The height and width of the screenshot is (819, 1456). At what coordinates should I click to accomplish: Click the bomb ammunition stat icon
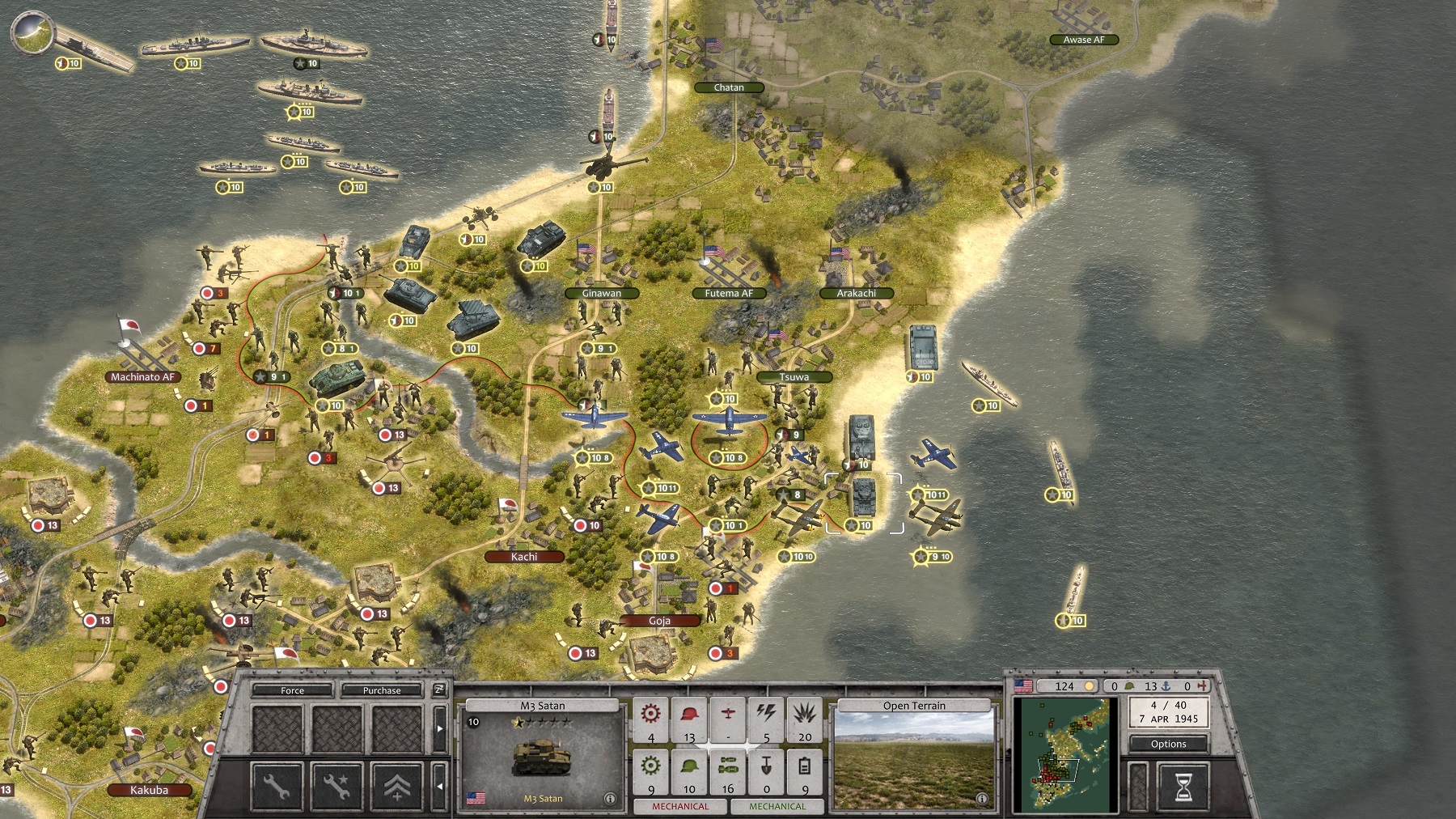(x=728, y=768)
